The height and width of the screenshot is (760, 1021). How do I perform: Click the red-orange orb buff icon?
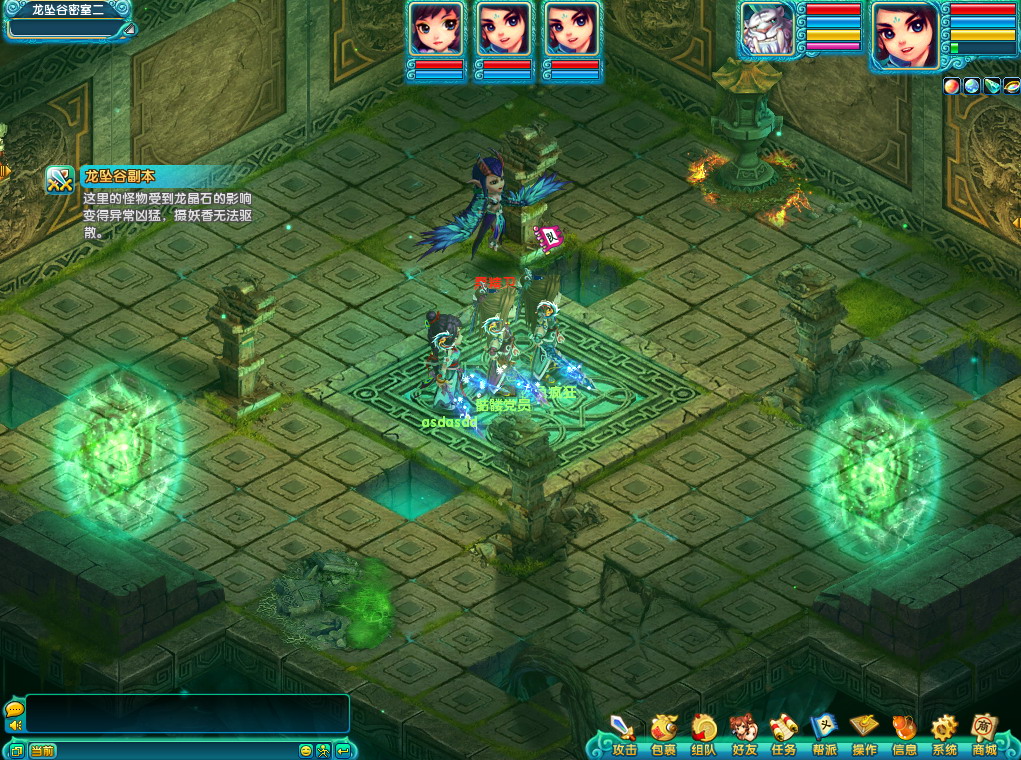coord(952,86)
